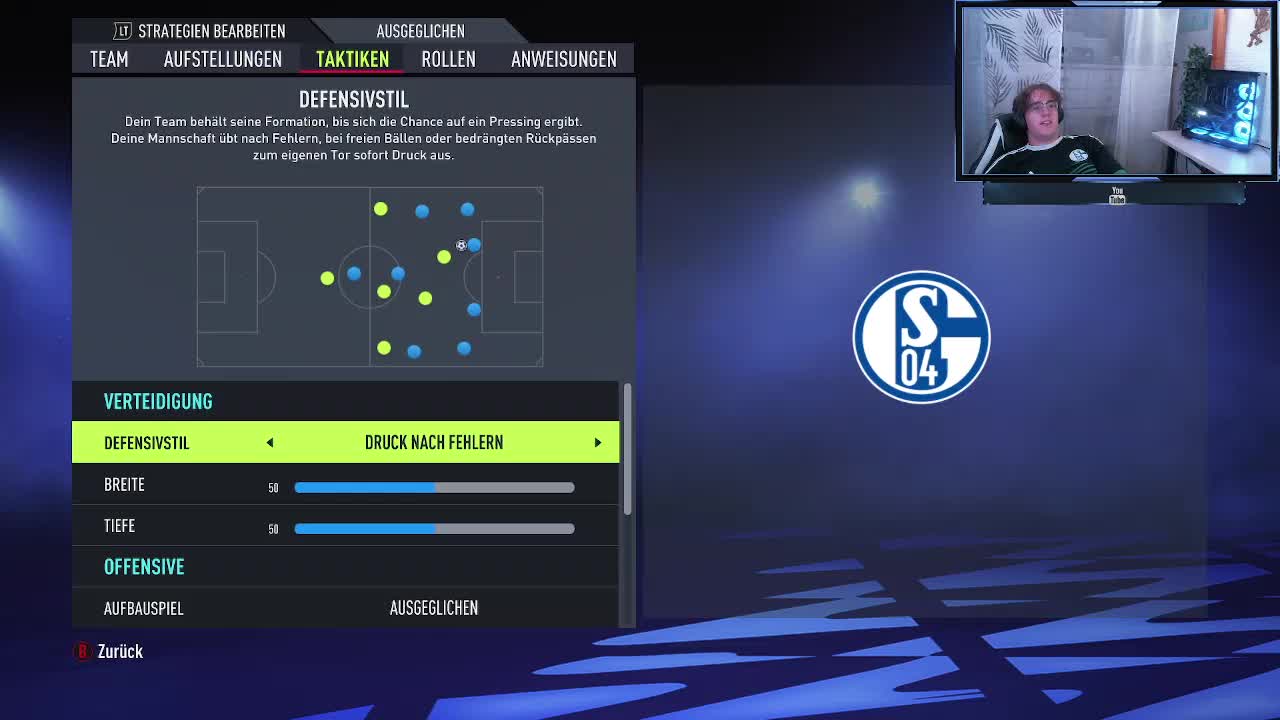Adjust the Breite slider
The height and width of the screenshot is (720, 1280).
click(434, 487)
